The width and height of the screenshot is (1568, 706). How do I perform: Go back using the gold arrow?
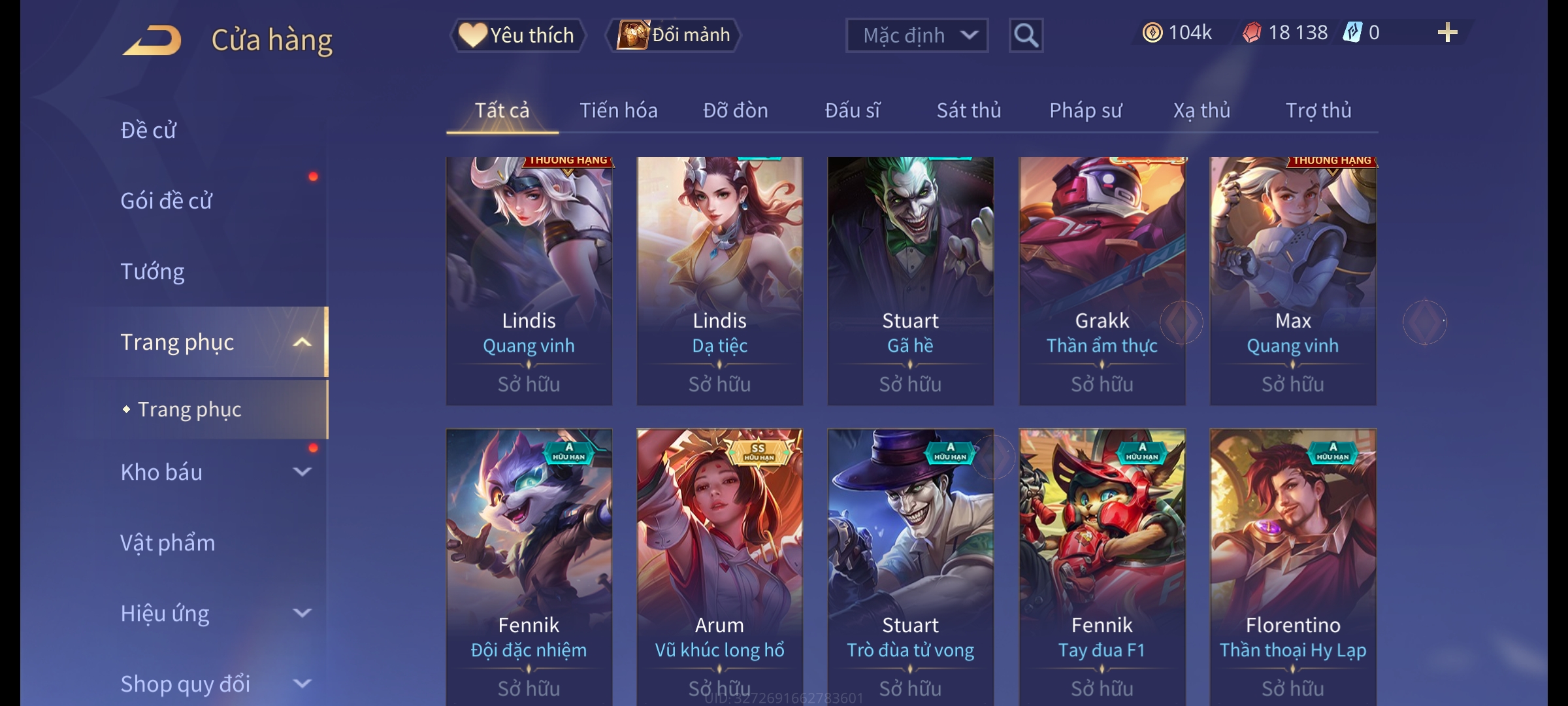(x=152, y=40)
